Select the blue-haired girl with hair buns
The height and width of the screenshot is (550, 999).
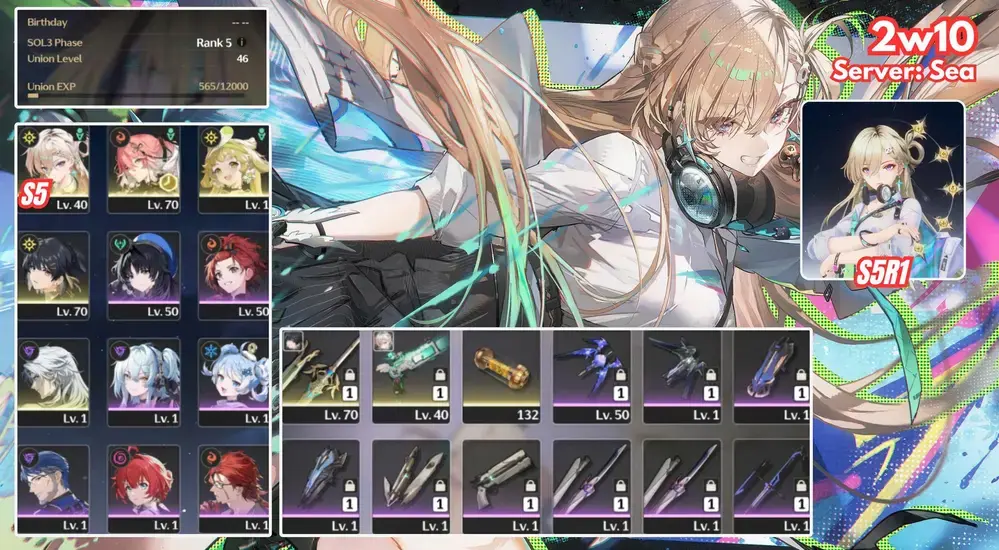(x=233, y=380)
